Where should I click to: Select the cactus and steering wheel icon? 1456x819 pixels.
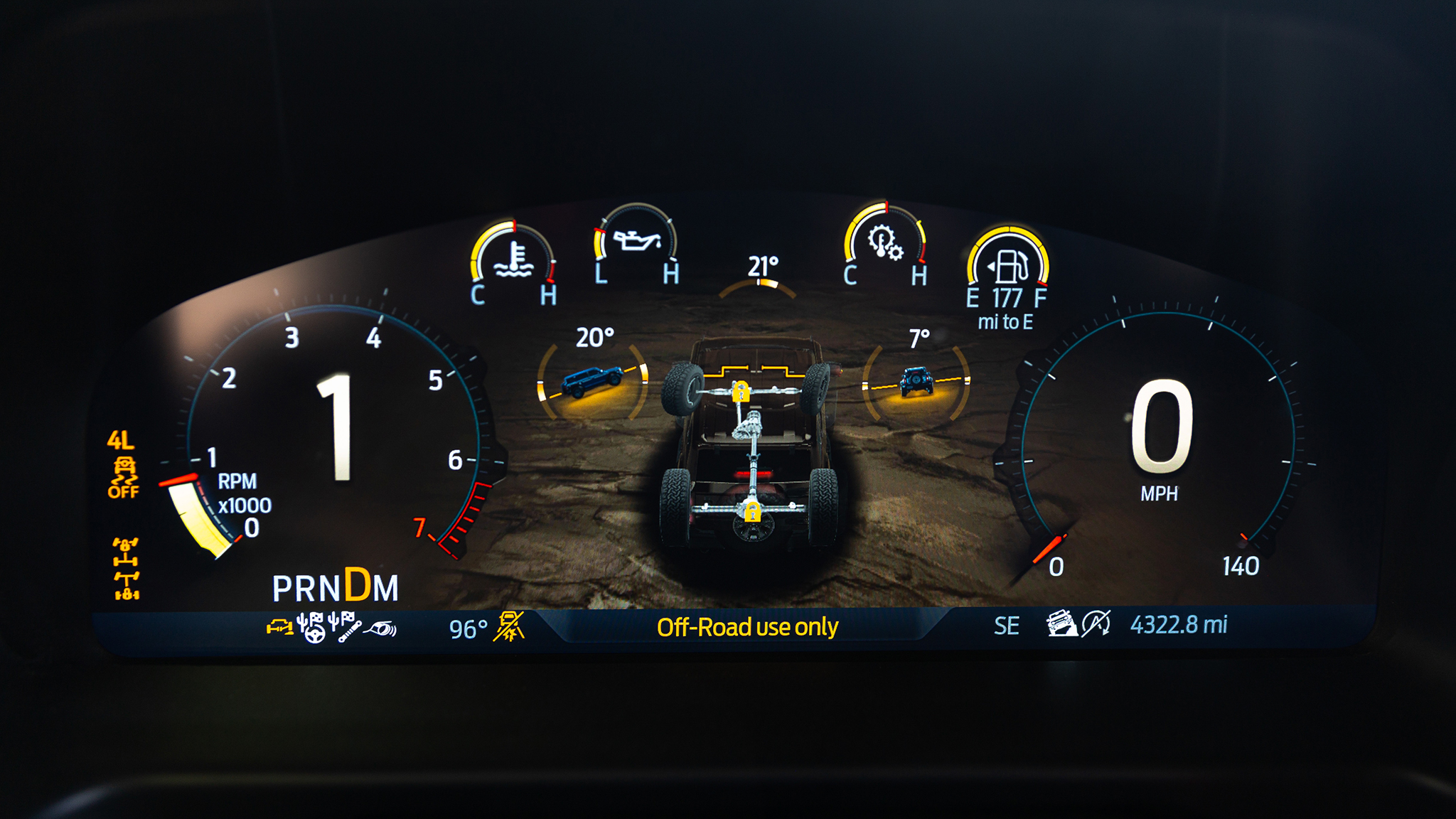[311, 627]
